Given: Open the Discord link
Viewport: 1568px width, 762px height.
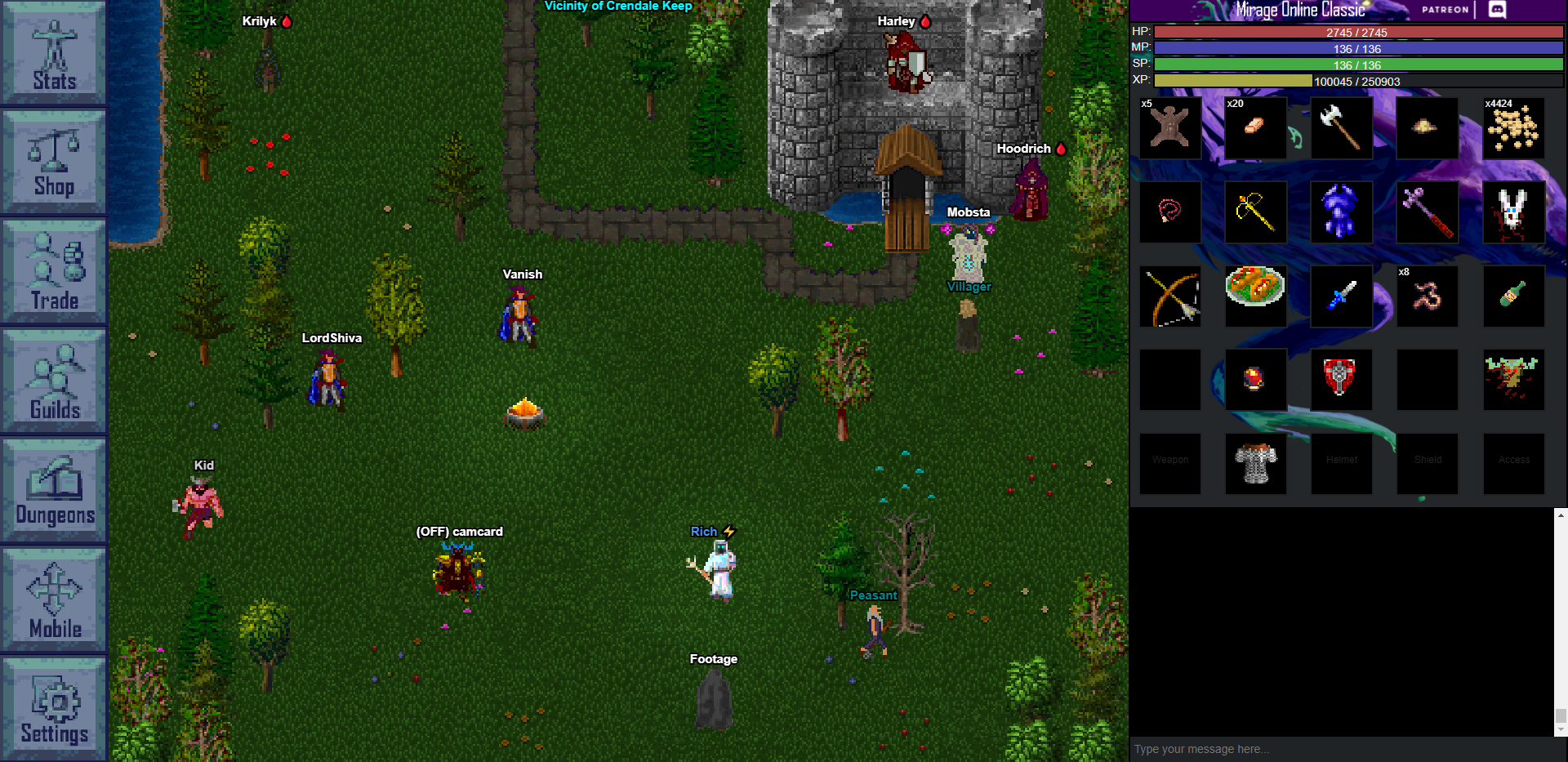Looking at the screenshot, I should (x=1497, y=10).
